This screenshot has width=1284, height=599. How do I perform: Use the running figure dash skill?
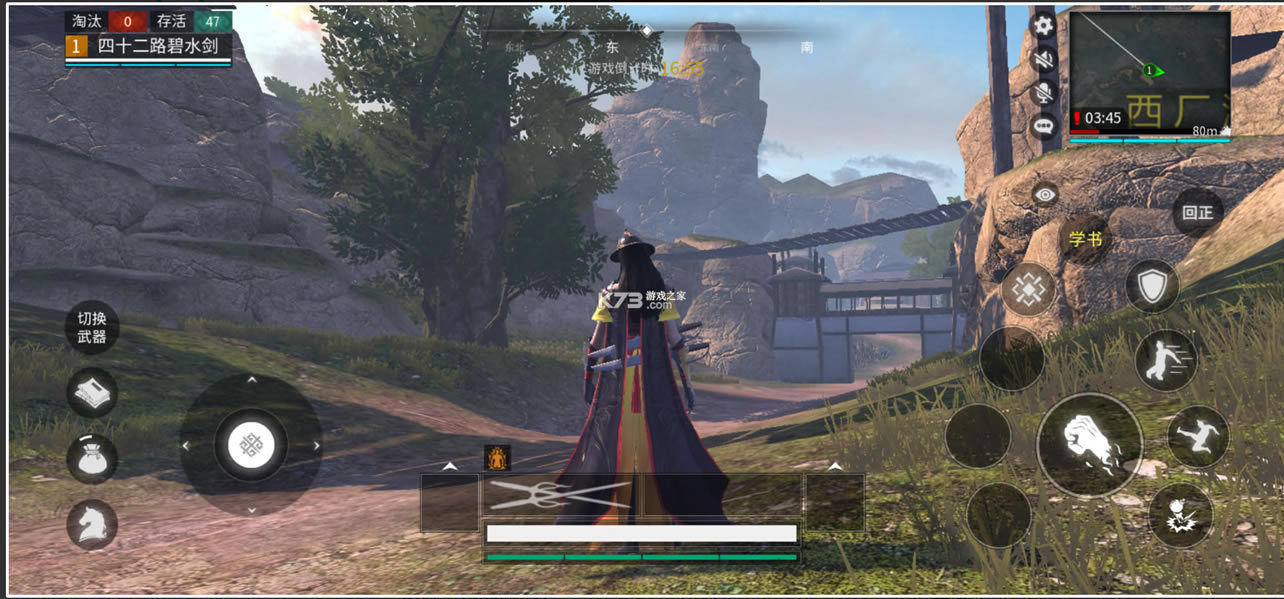click(1166, 360)
